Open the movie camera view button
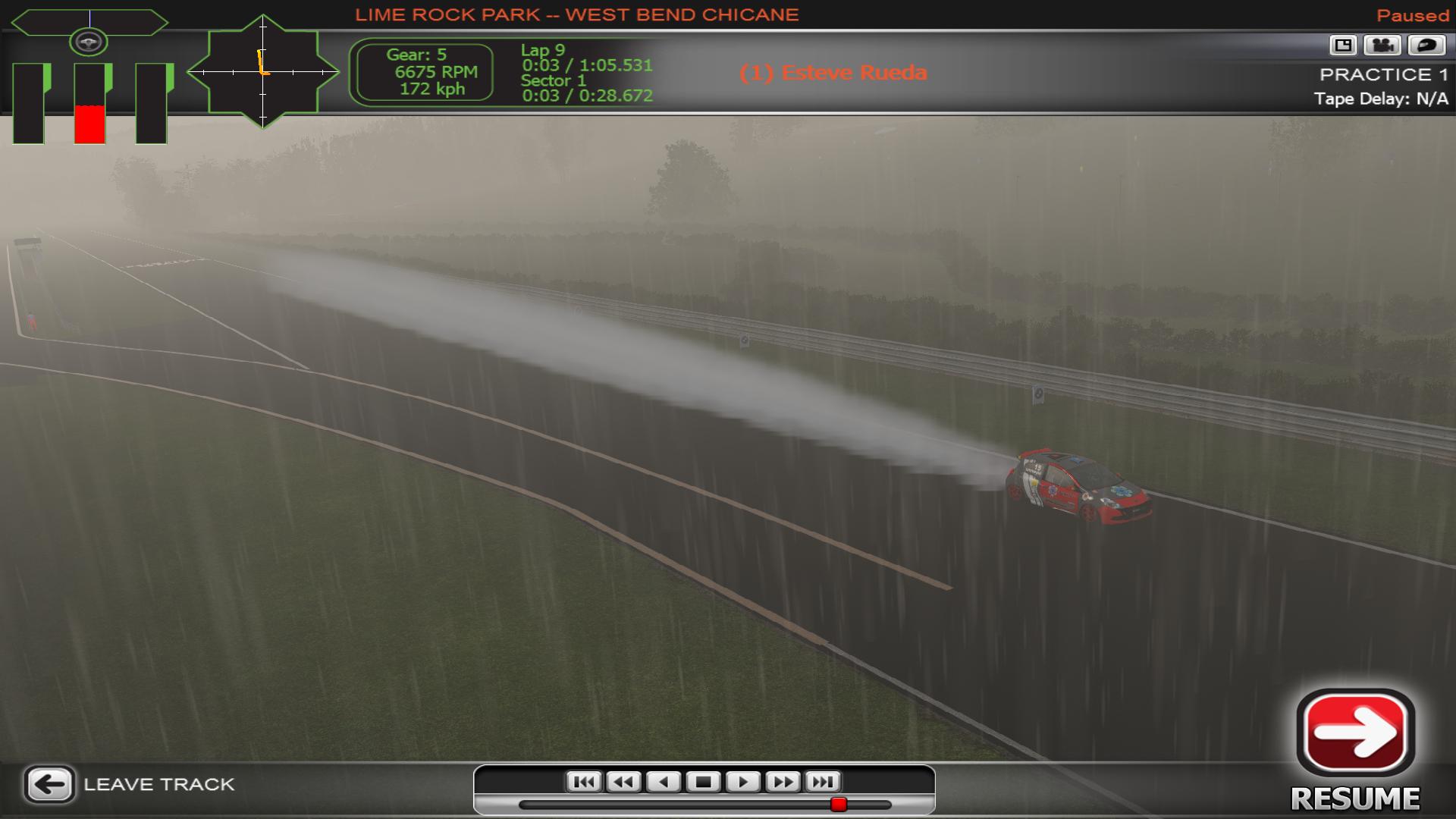Viewport: 1456px width, 819px height. point(1382,45)
